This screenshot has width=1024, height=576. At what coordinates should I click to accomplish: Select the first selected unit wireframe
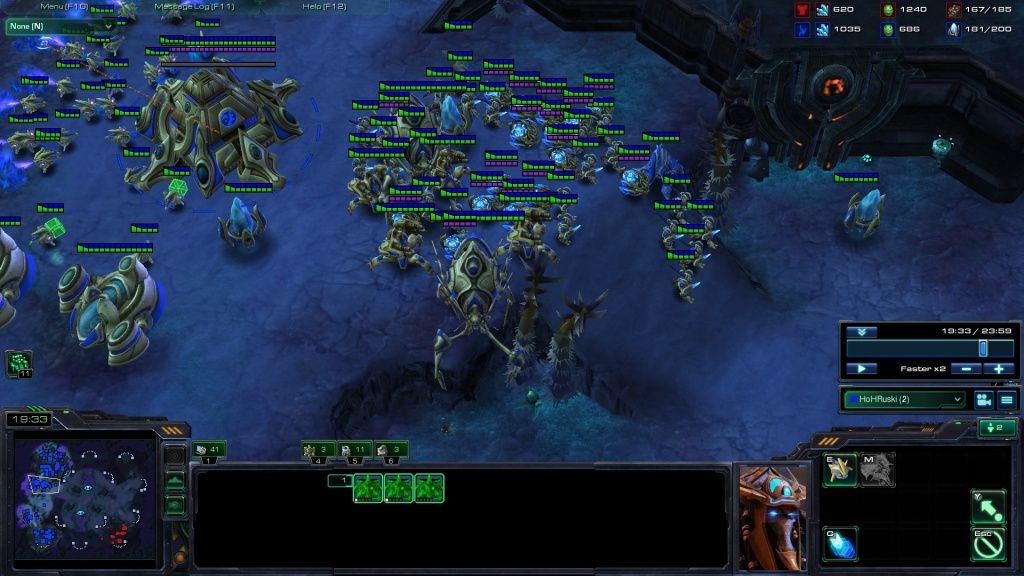[368, 488]
